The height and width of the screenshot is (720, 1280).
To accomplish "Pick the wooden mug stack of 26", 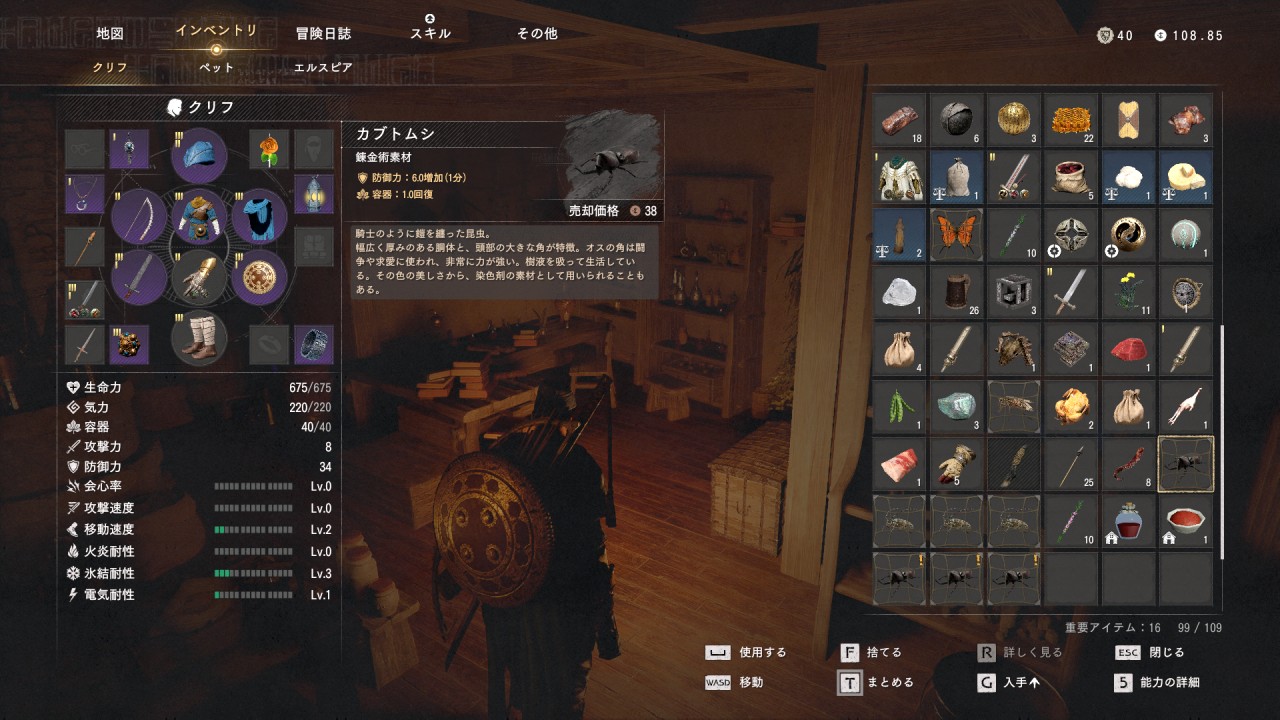I will (958, 291).
